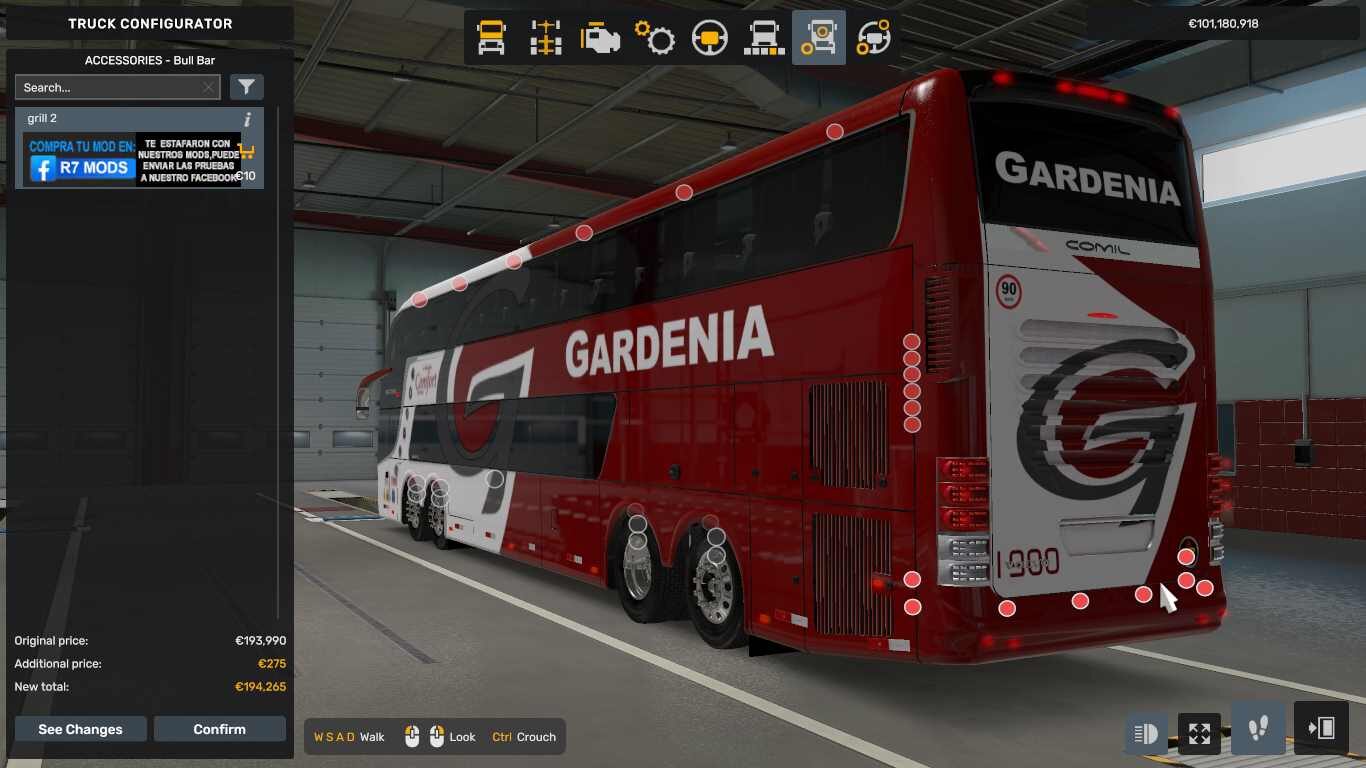Select the gears transmission tab
Viewport: 1366px width, 768px height.
(x=655, y=38)
